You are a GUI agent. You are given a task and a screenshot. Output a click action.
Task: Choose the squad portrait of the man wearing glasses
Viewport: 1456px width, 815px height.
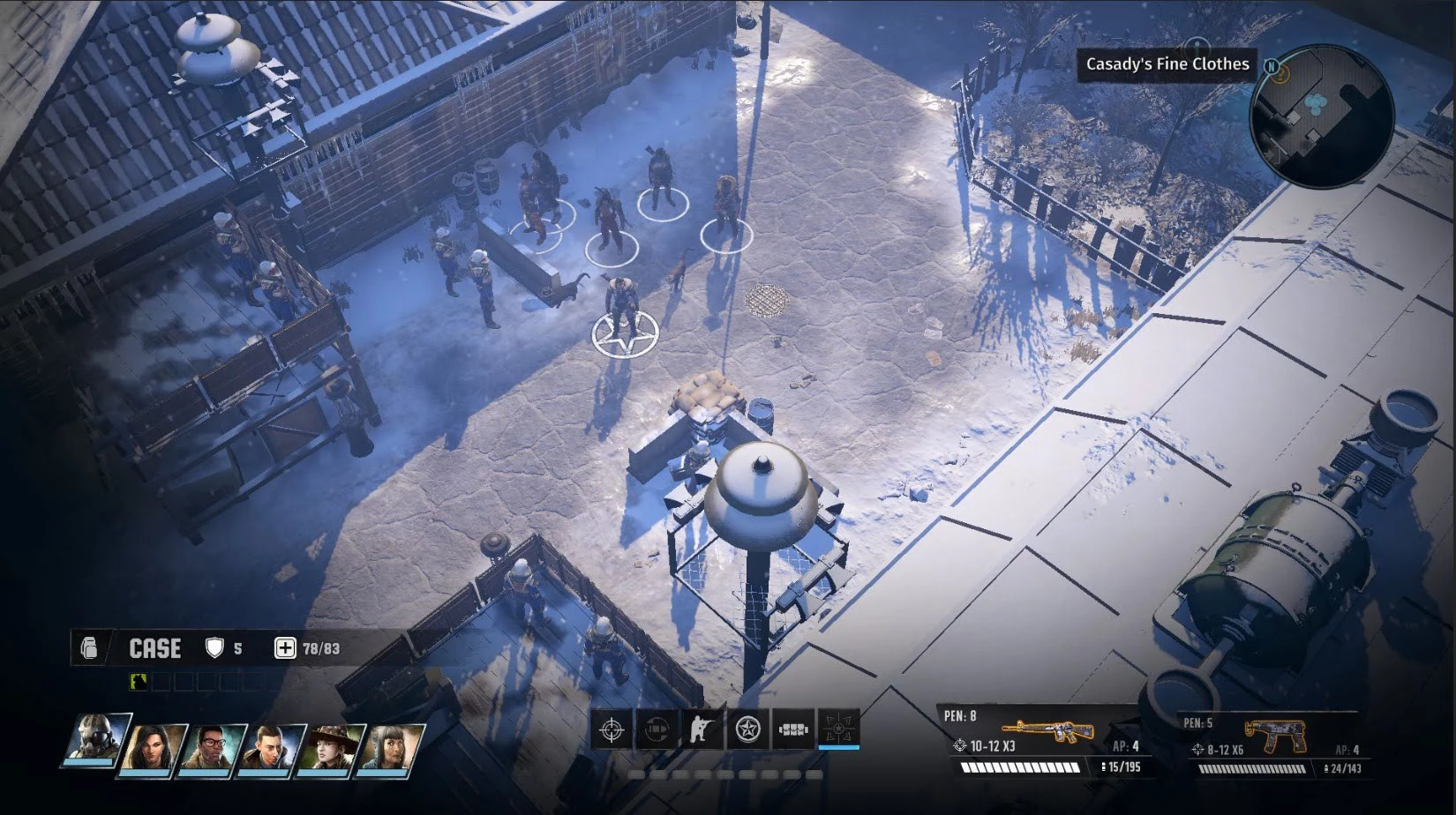pyautogui.click(x=213, y=749)
